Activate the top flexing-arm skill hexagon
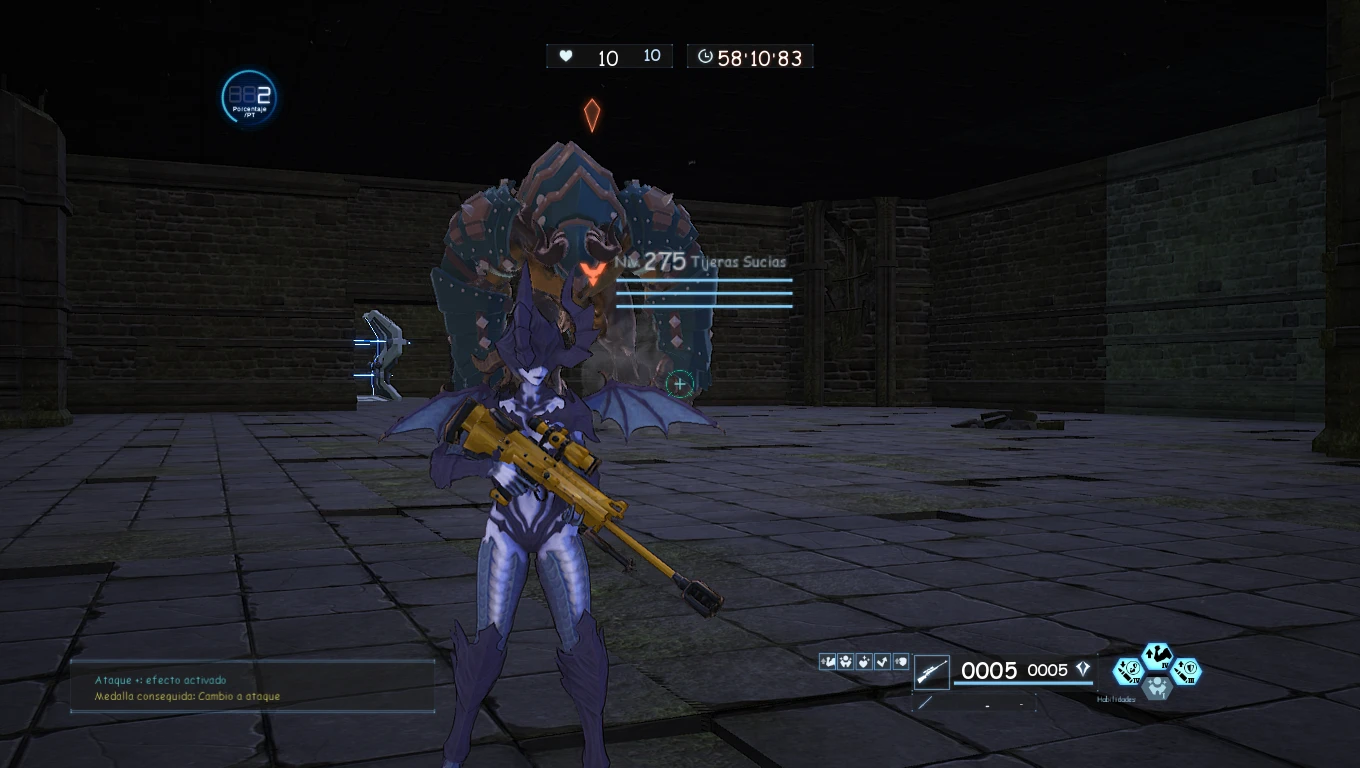Viewport: 1360px width, 768px height. coord(1157,656)
